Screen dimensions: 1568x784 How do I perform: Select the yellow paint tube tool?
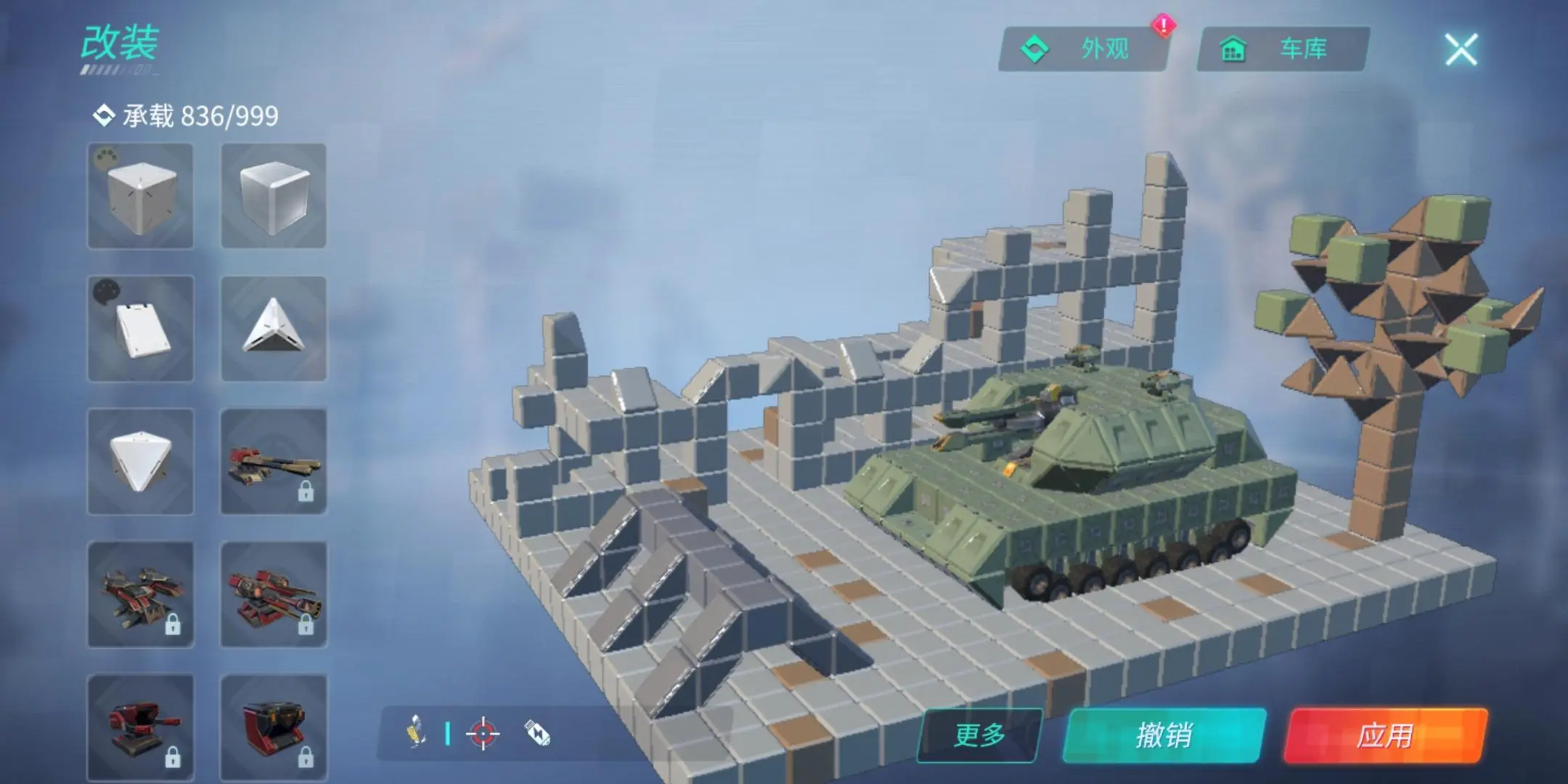coord(415,730)
